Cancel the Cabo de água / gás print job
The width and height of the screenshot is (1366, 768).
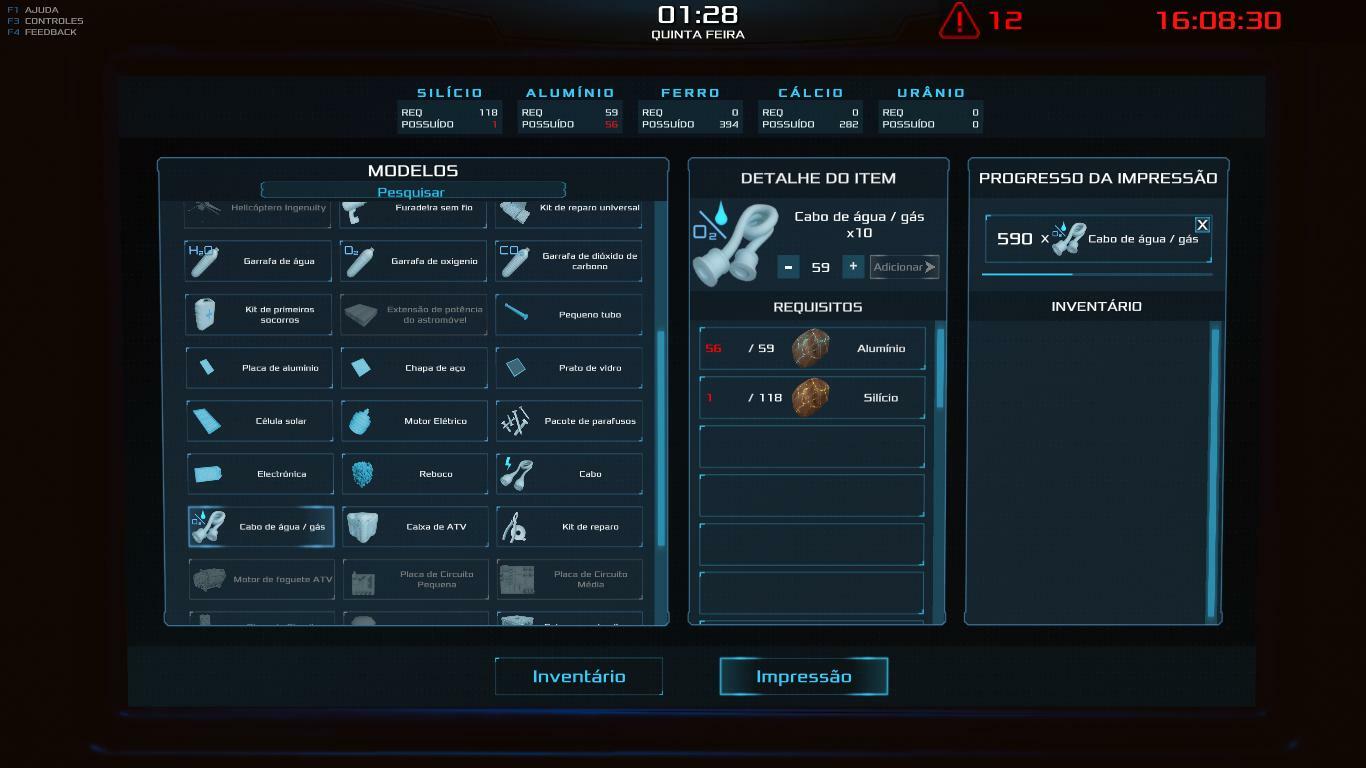[1202, 225]
